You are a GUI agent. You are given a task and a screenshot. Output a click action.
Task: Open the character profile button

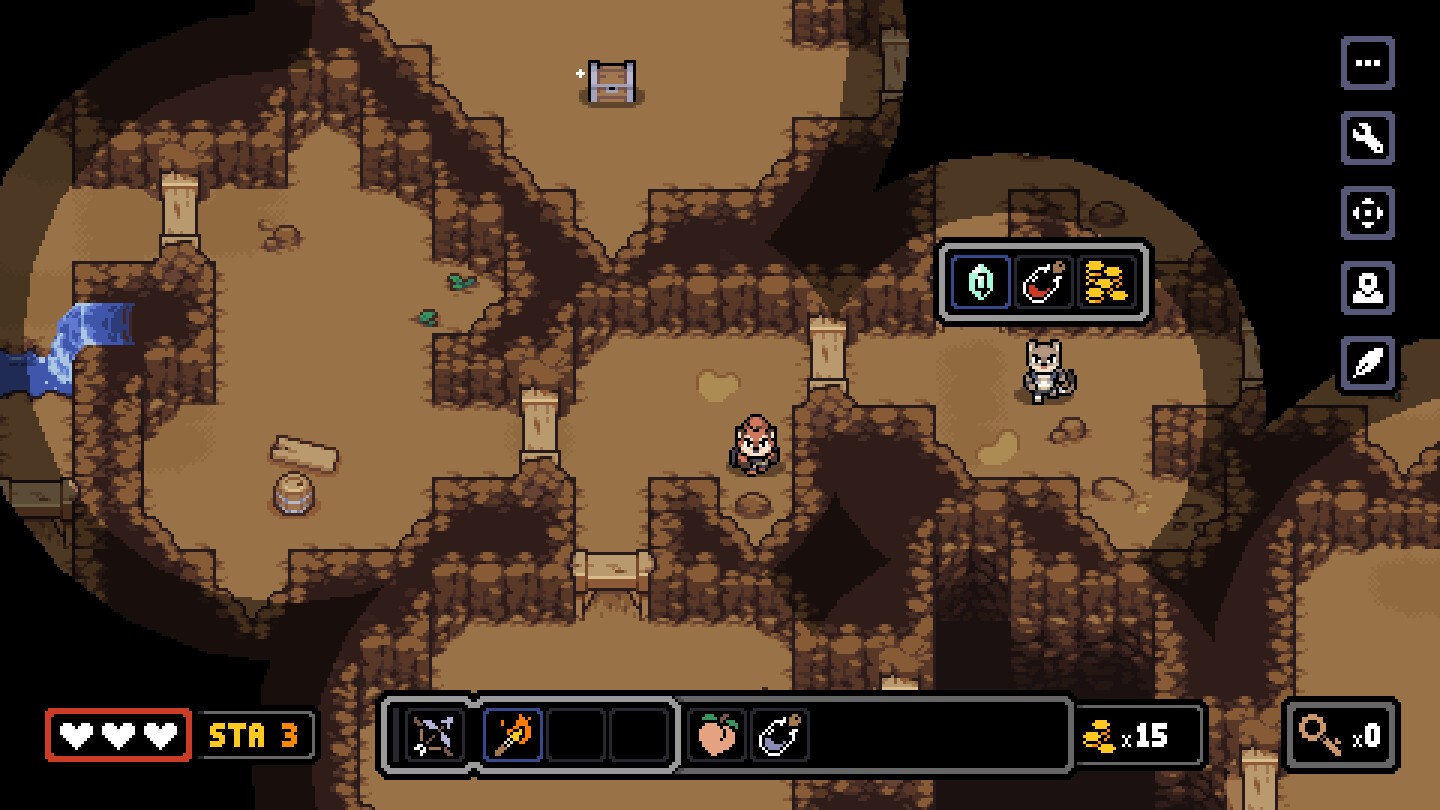(1367, 288)
